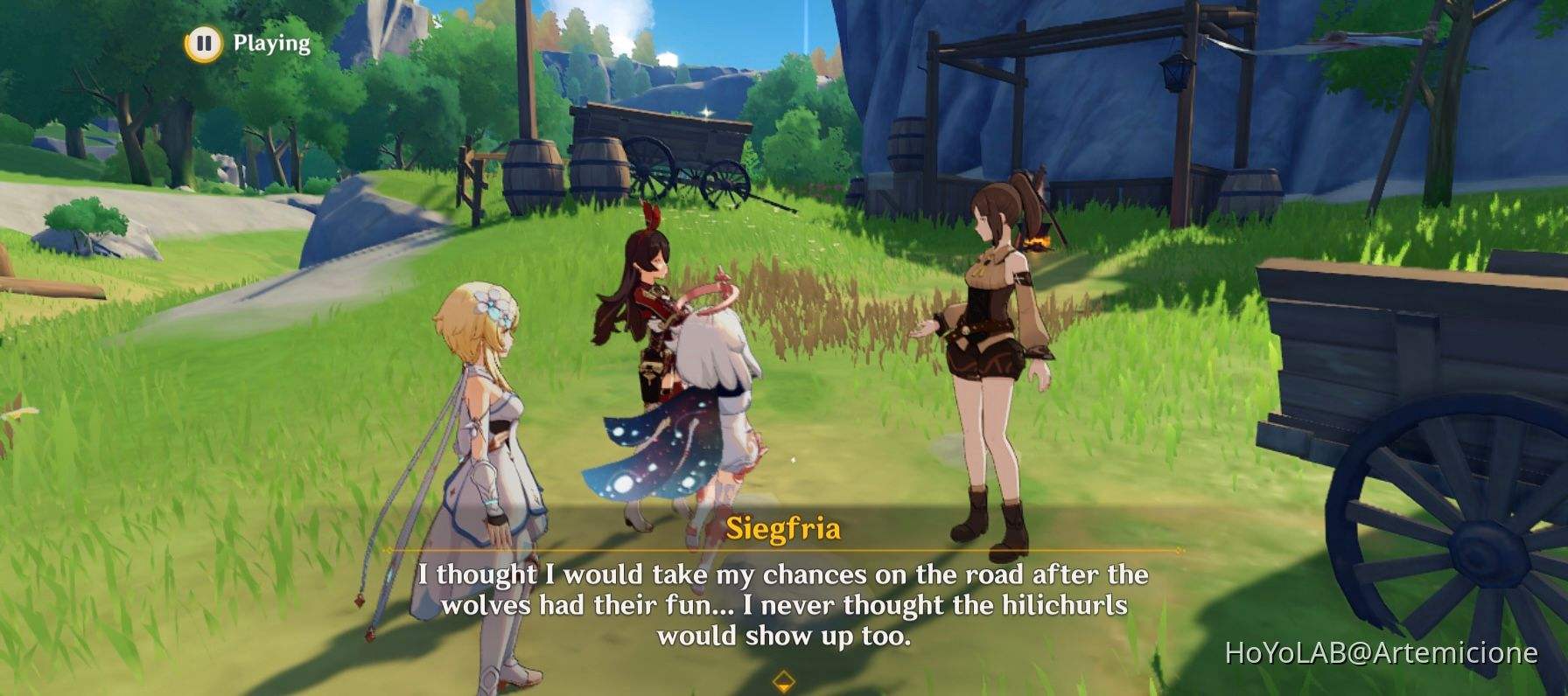Click the yellow circular progress ring around pause

point(203,39)
